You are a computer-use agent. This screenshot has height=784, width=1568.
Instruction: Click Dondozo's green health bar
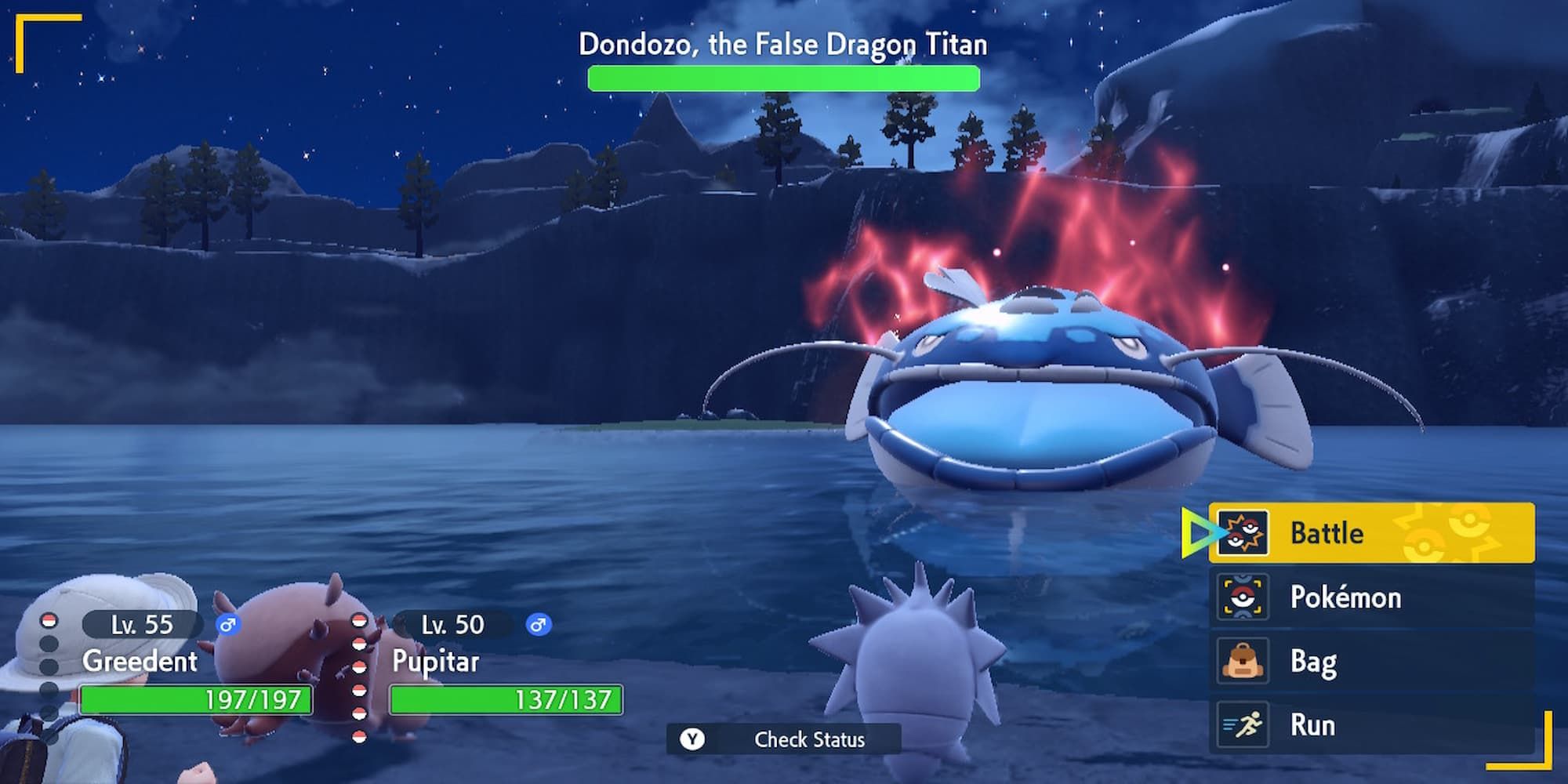click(x=782, y=76)
